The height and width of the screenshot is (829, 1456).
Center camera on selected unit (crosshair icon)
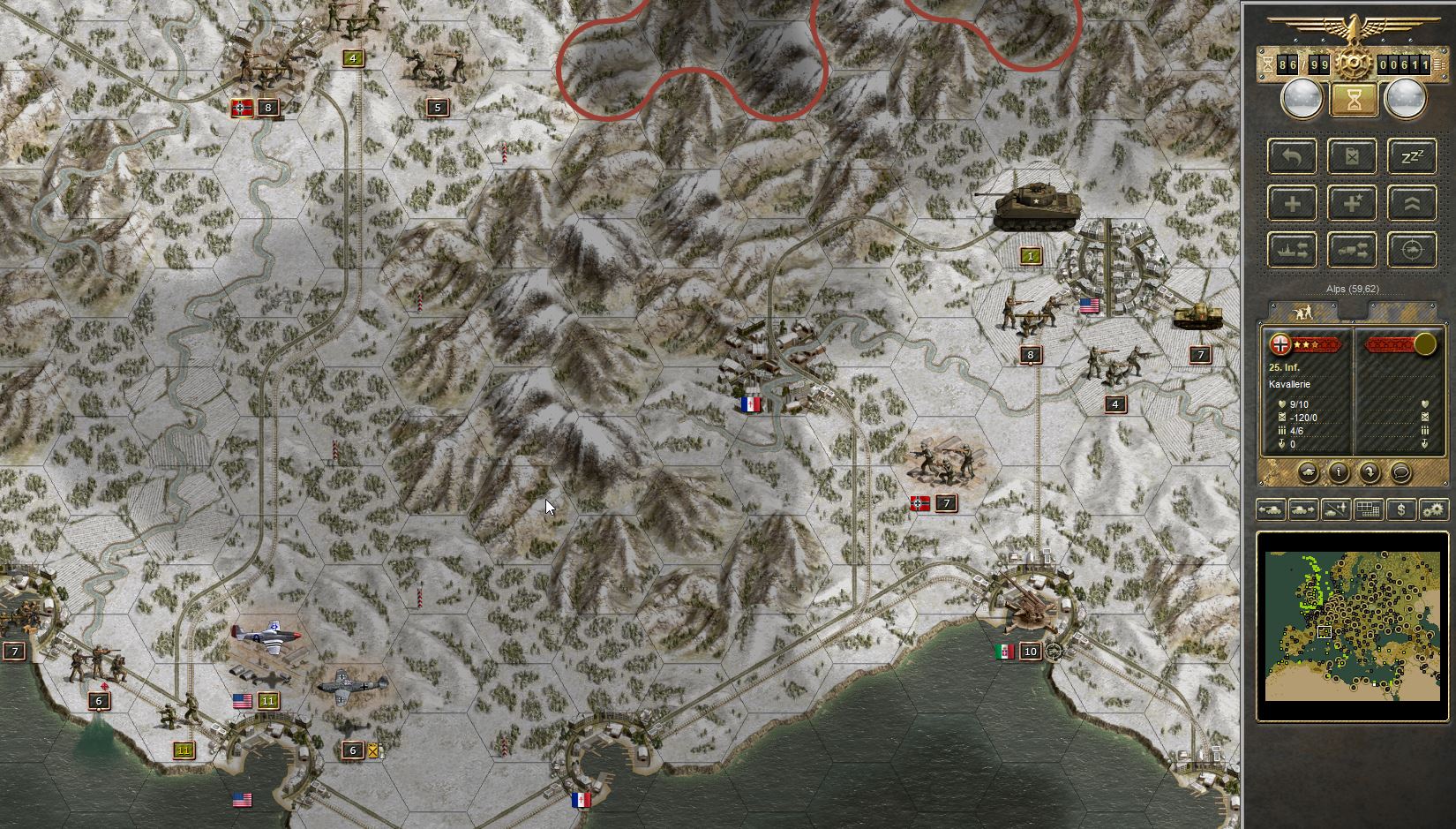[x=1410, y=250]
